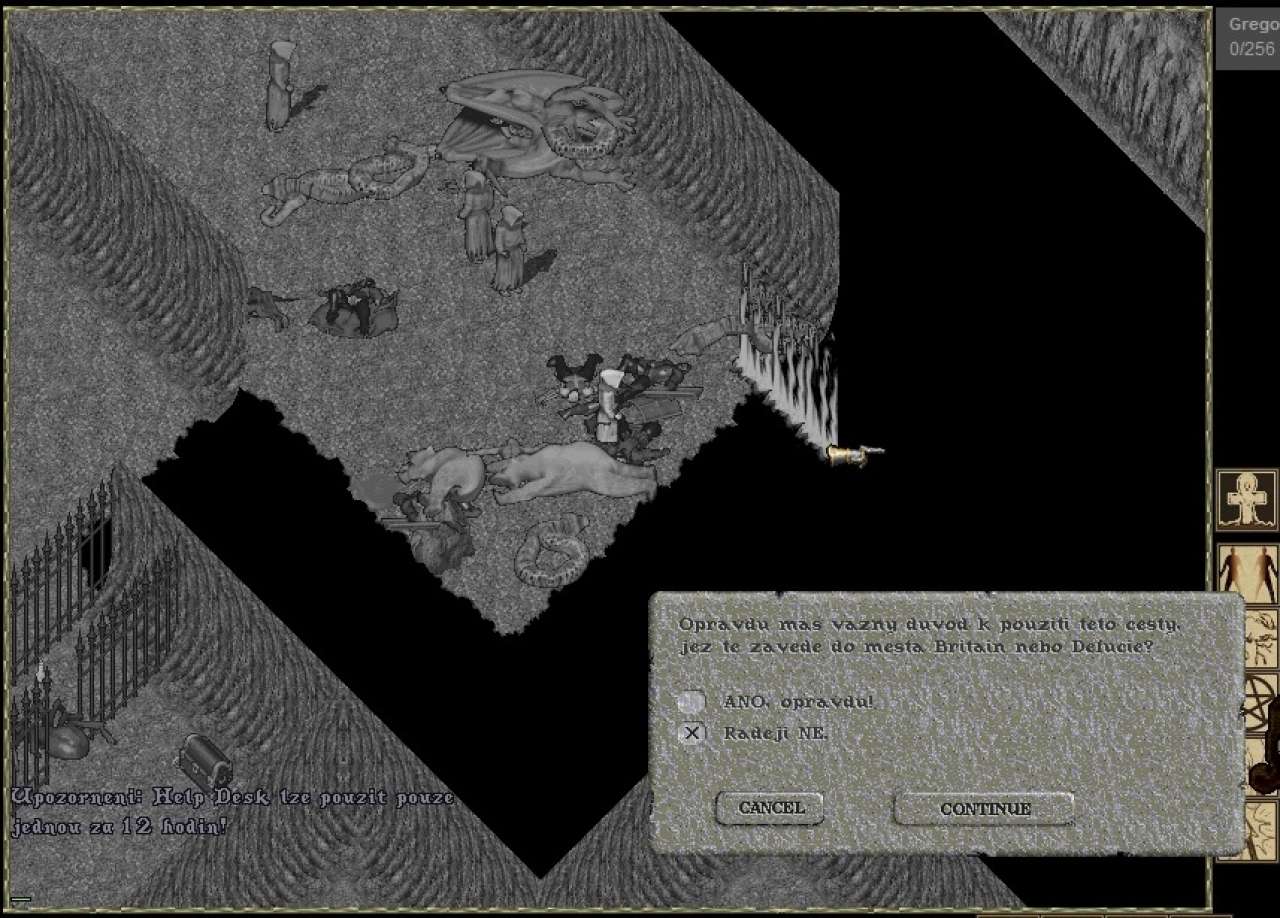
Task: Click the two human figures icon
Action: tap(1247, 572)
